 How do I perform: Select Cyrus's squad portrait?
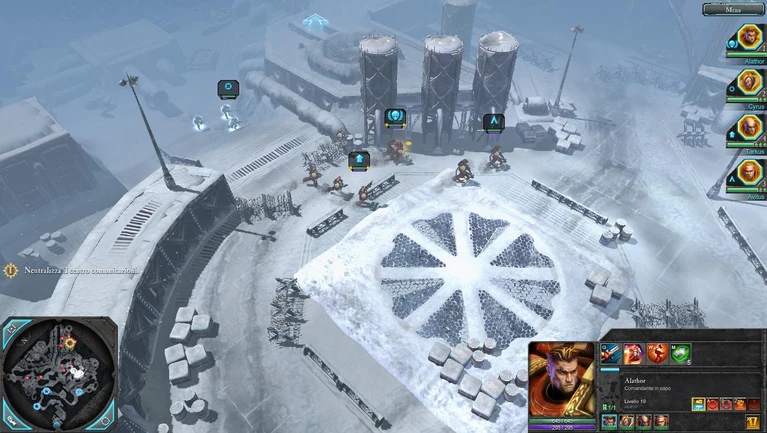click(750, 83)
